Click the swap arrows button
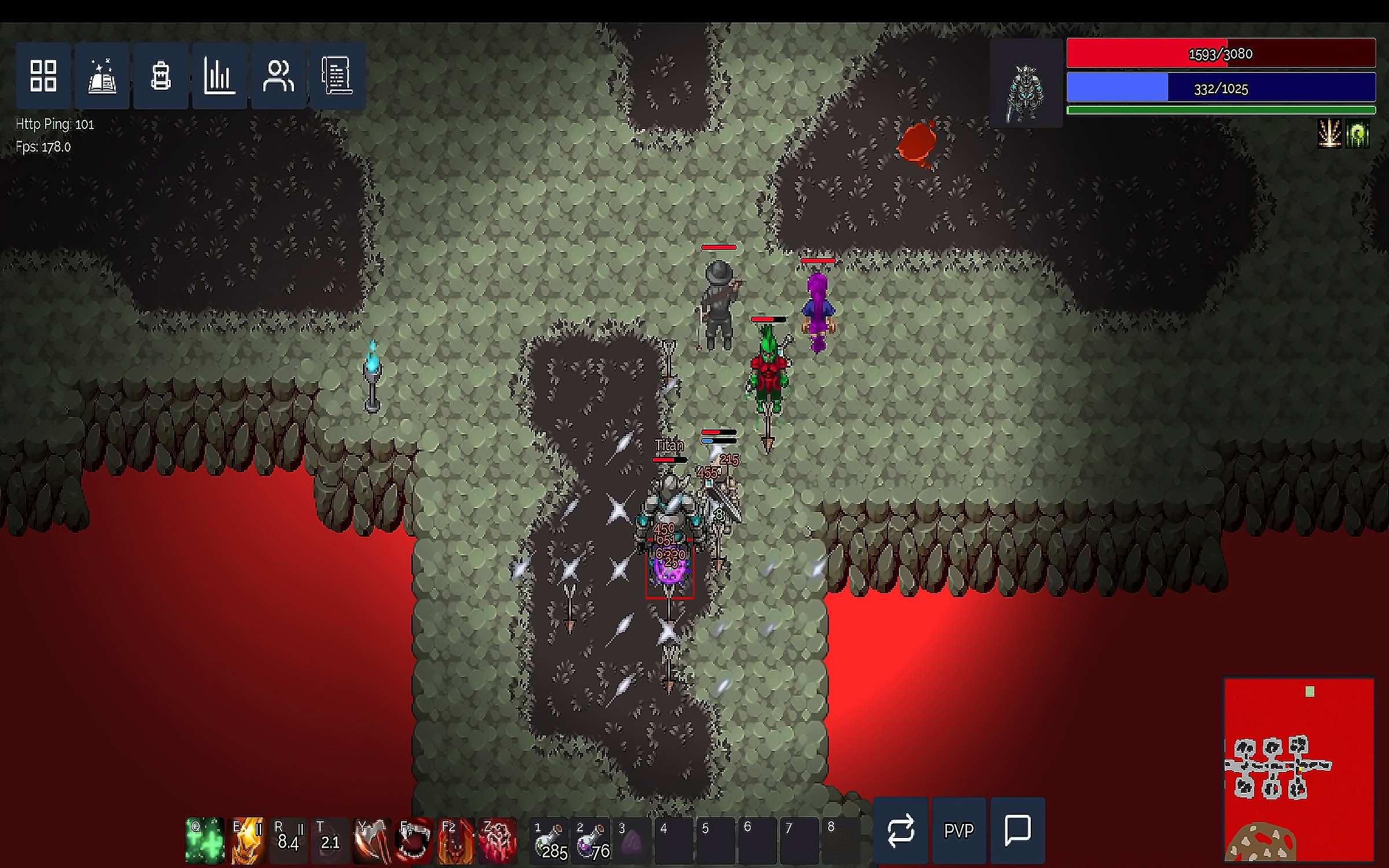Image resolution: width=1389 pixels, height=868 pixels. (x=901, y=830)
